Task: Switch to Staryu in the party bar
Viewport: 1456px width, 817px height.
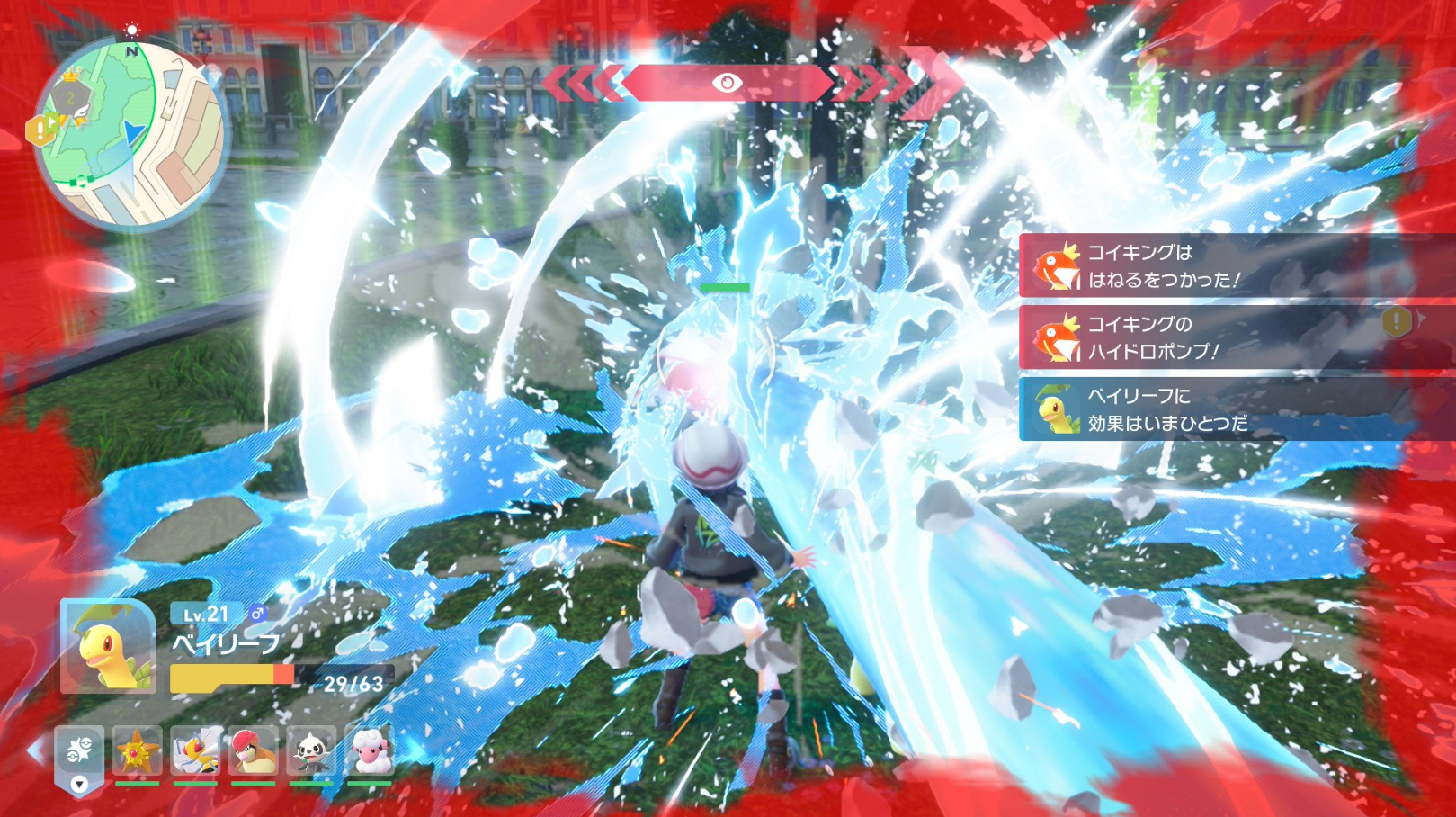Action: [137, 751]
